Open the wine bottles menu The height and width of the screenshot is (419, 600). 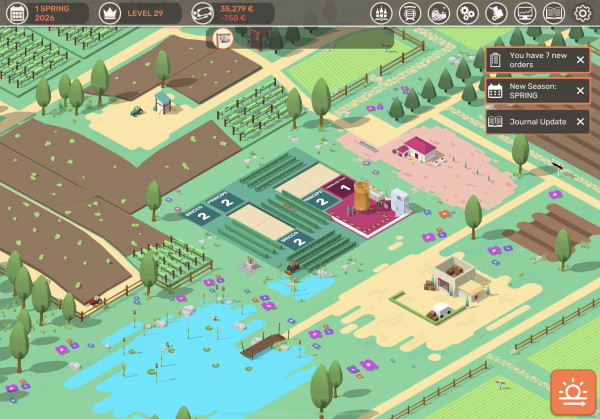(380, 13)
